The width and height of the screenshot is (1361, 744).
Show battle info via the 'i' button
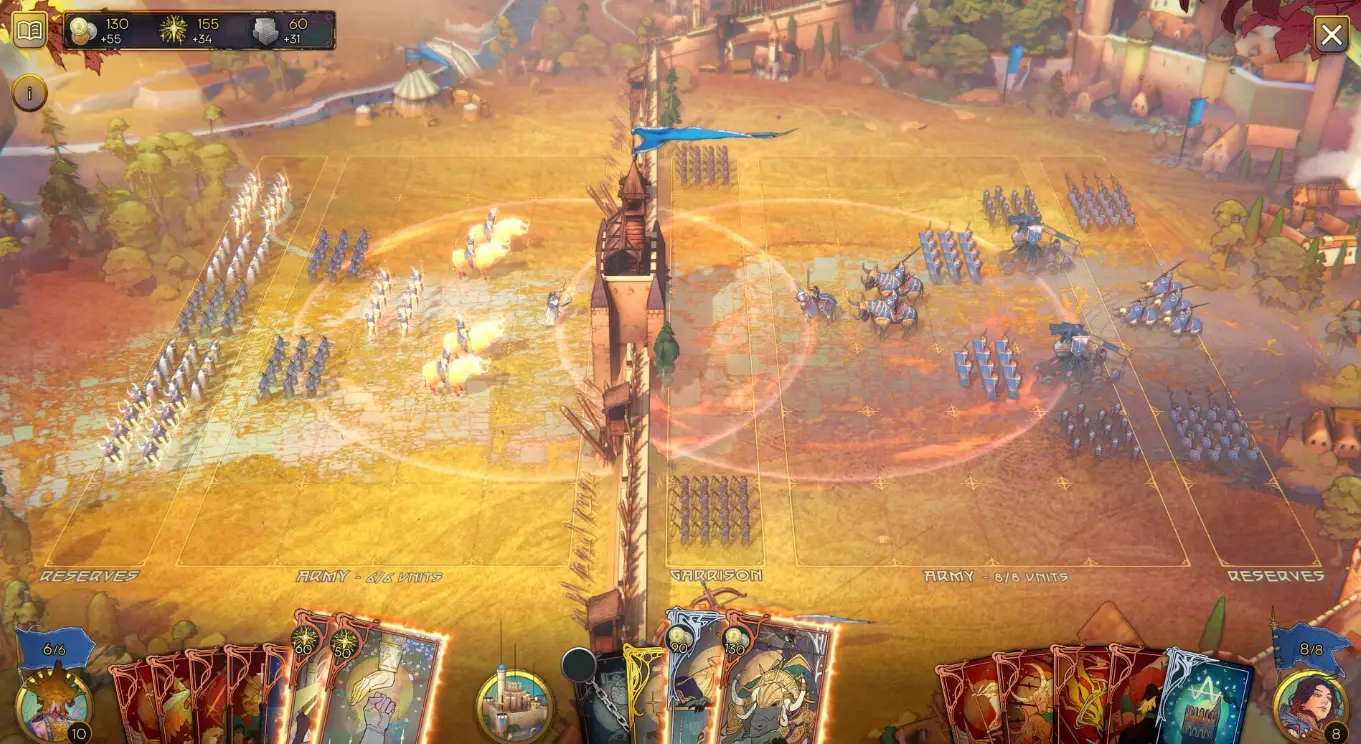29,94
